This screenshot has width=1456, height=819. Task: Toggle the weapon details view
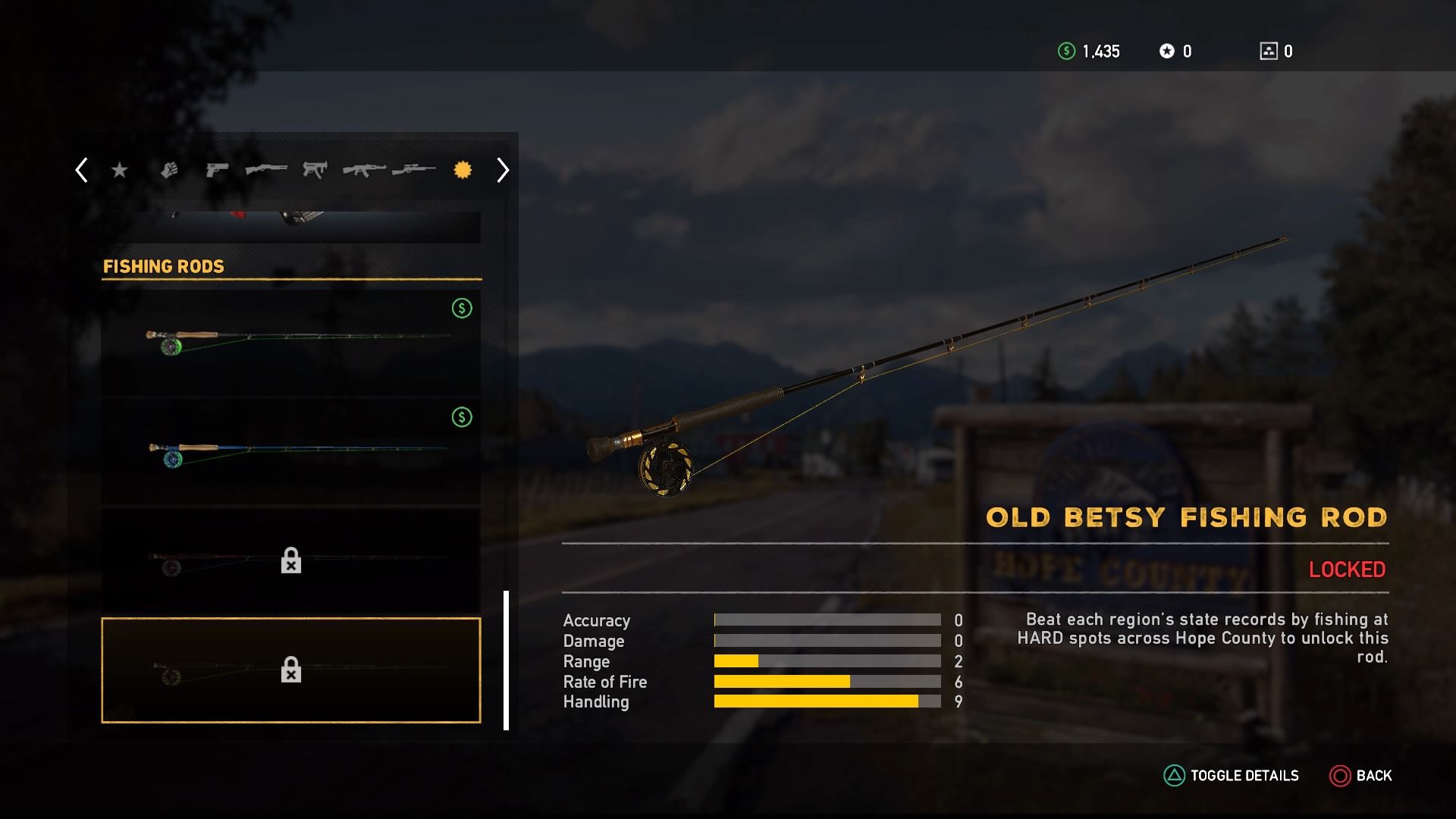pos(1232,776)
